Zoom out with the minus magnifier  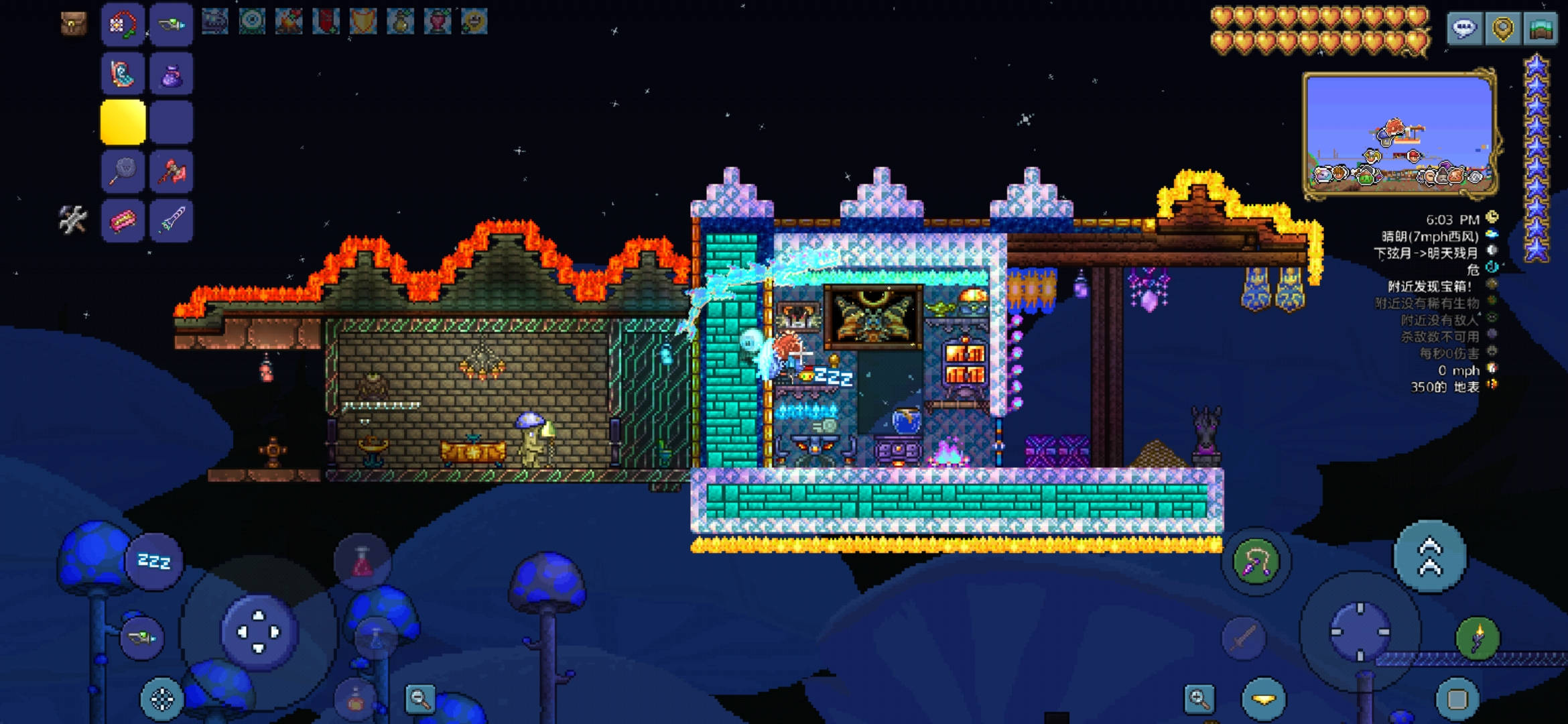tap(420, 699)
